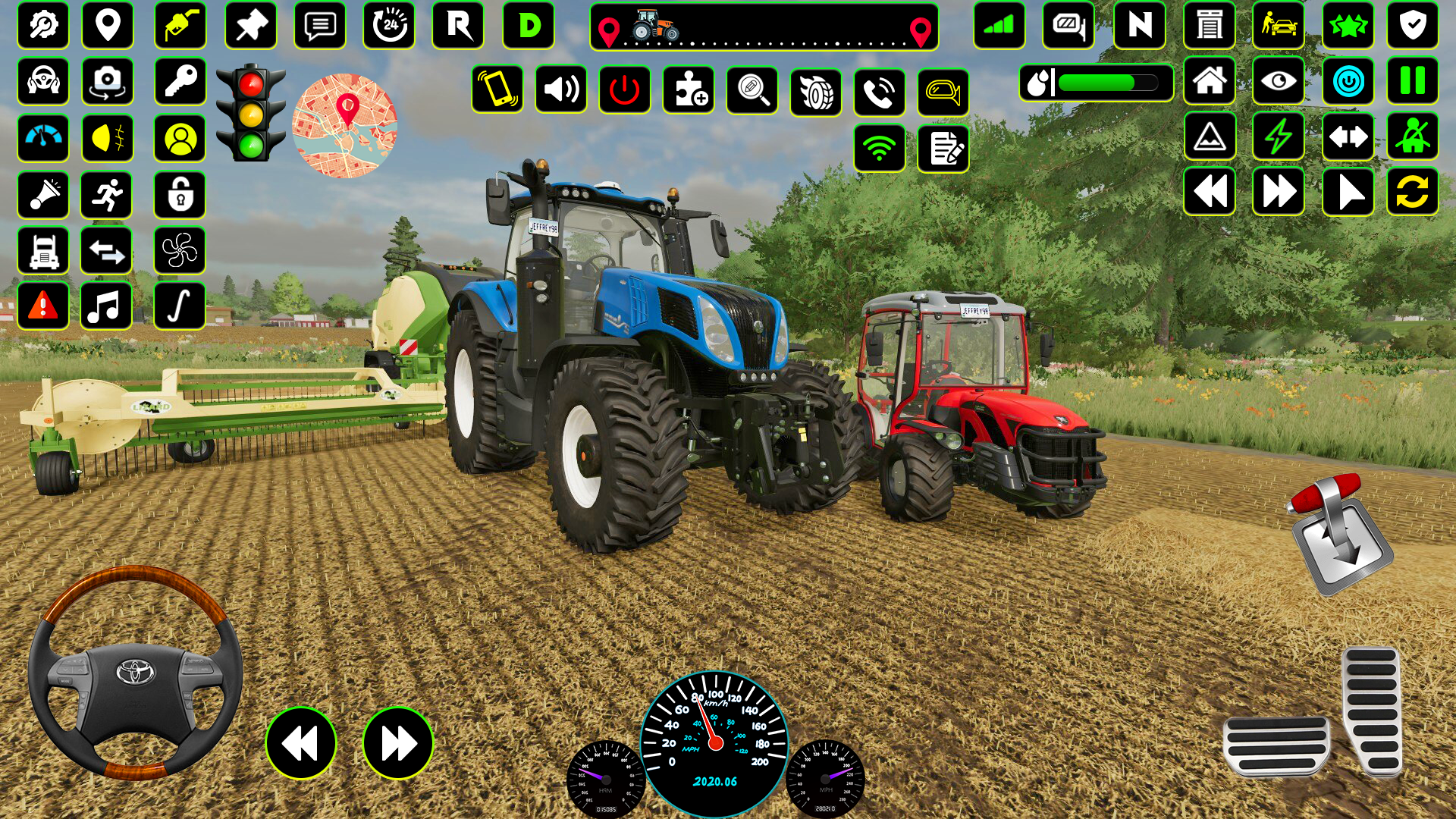Tap the truck selection icon
Image resolution: width=1456 pixels, height=819 pixels.
tap(43, 250)
